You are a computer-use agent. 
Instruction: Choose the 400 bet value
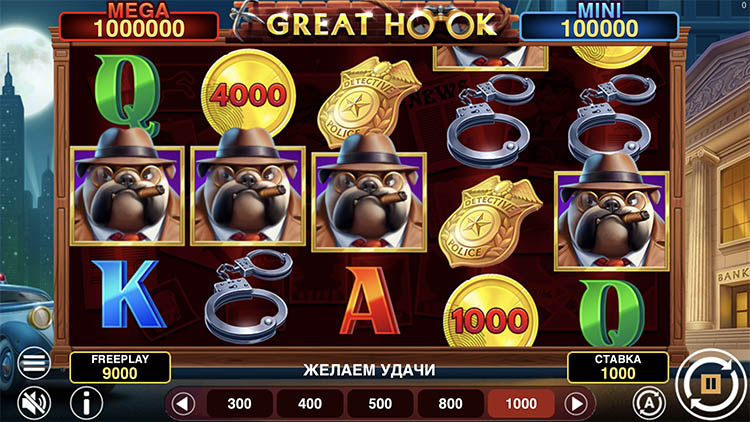click(x=310, y=404)
